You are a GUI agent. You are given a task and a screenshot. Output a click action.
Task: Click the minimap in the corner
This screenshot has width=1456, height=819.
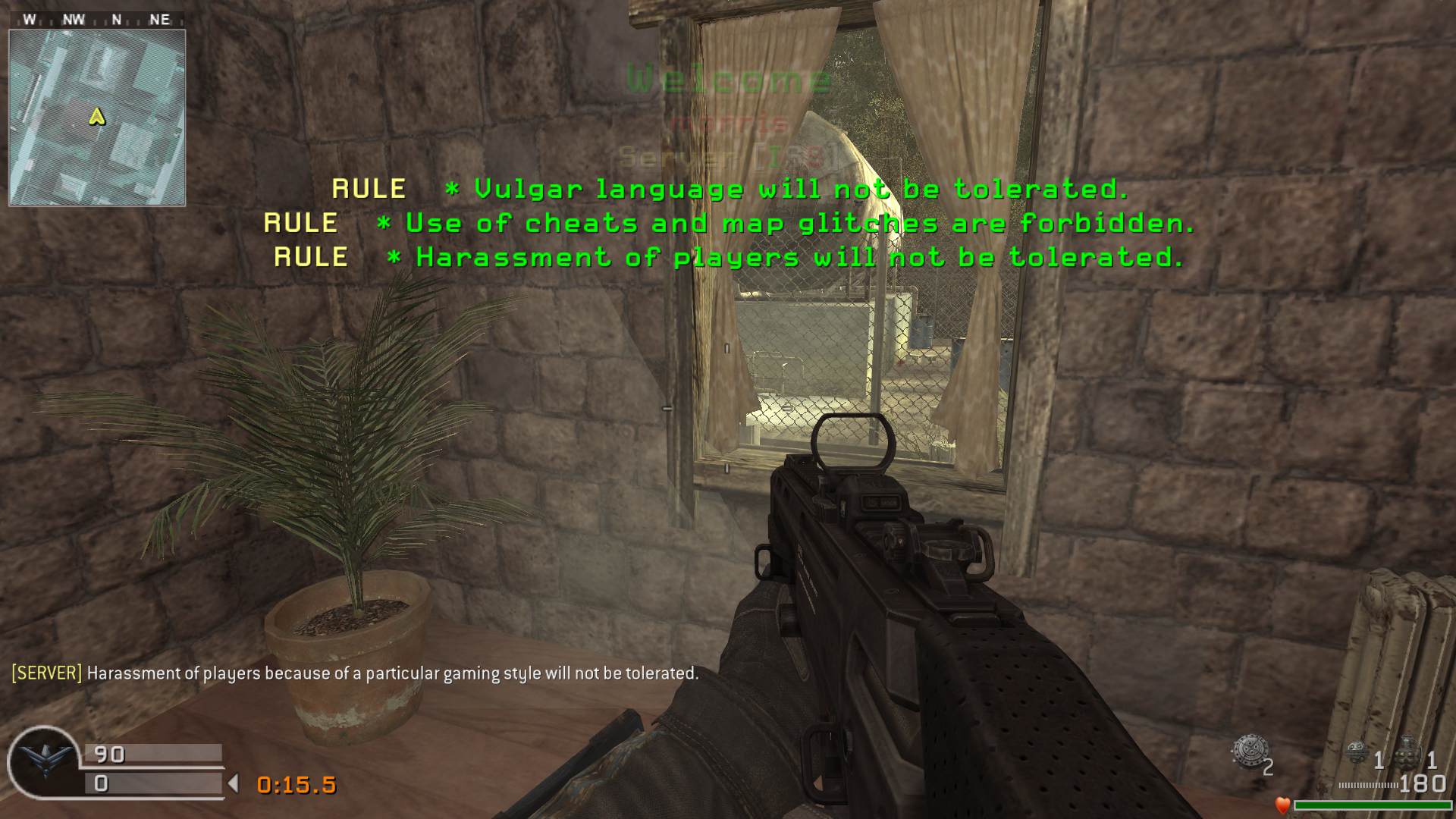(97, 118)
